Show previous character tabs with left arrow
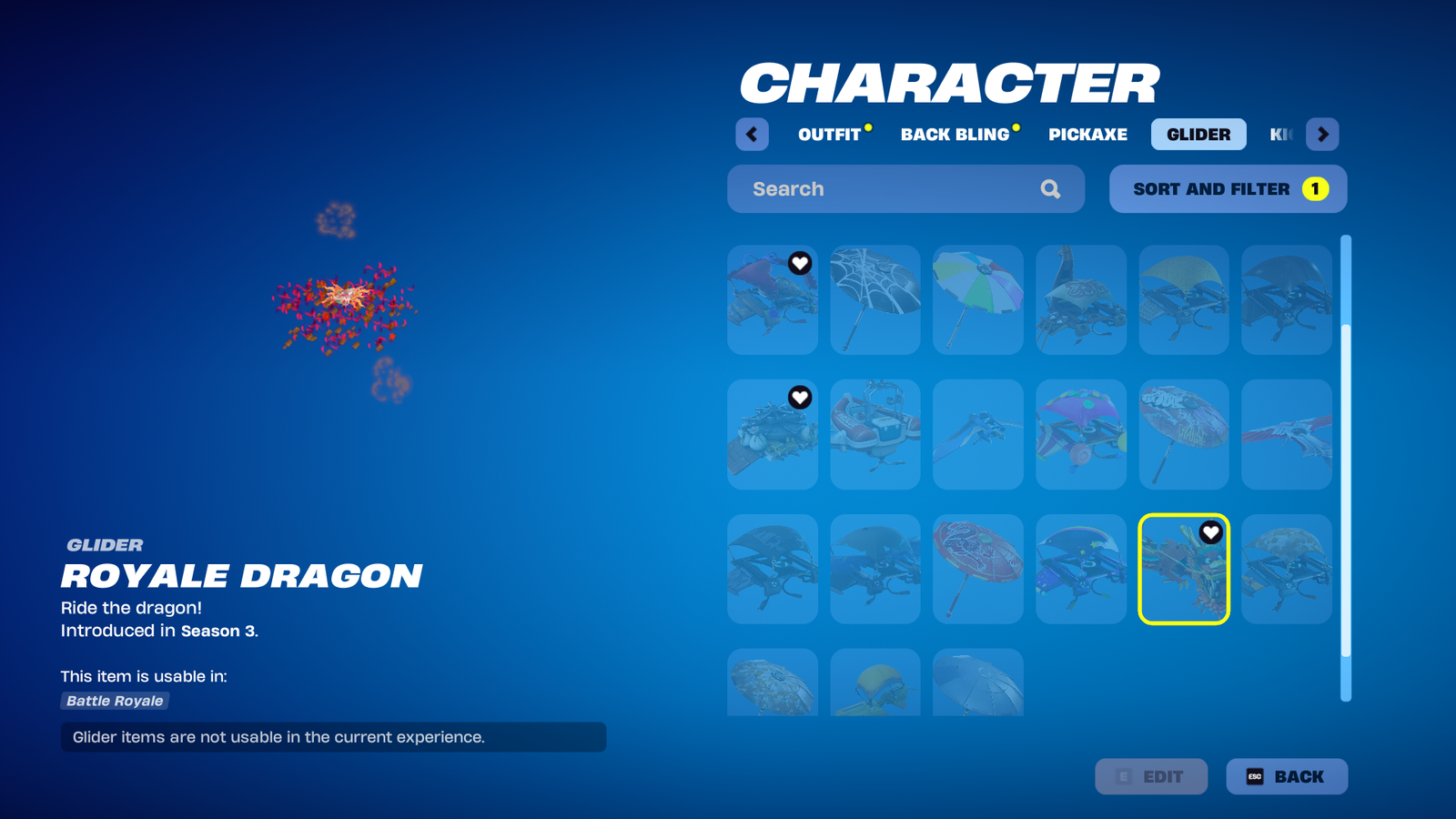This screenshot has width=1456, height=819. (x=752, y=135)
